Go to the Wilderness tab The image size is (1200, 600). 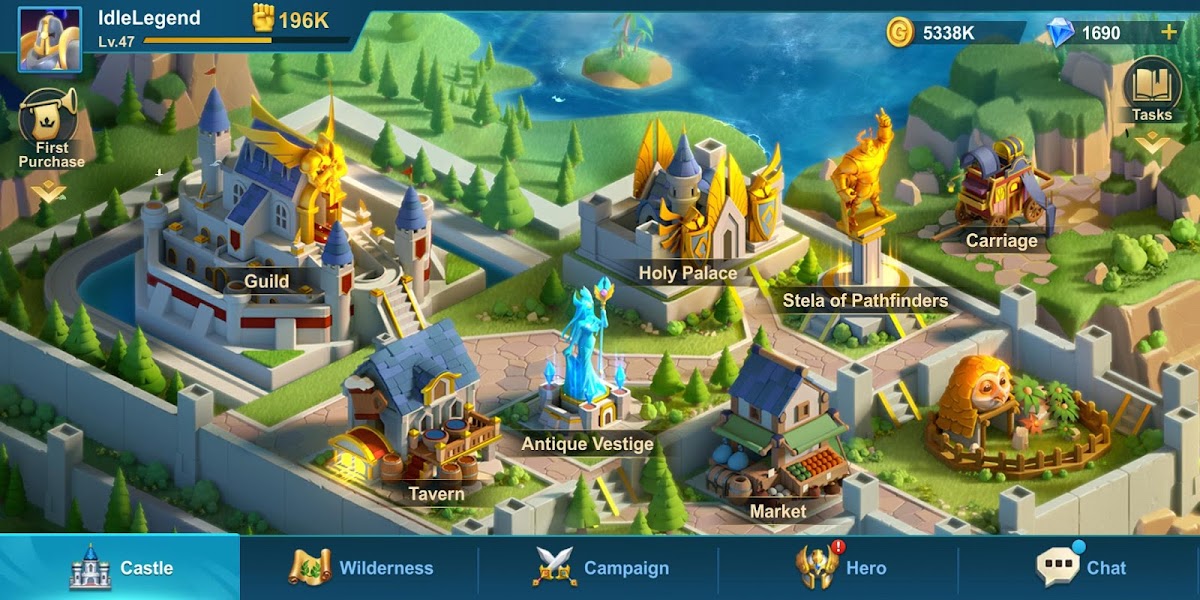360,567
